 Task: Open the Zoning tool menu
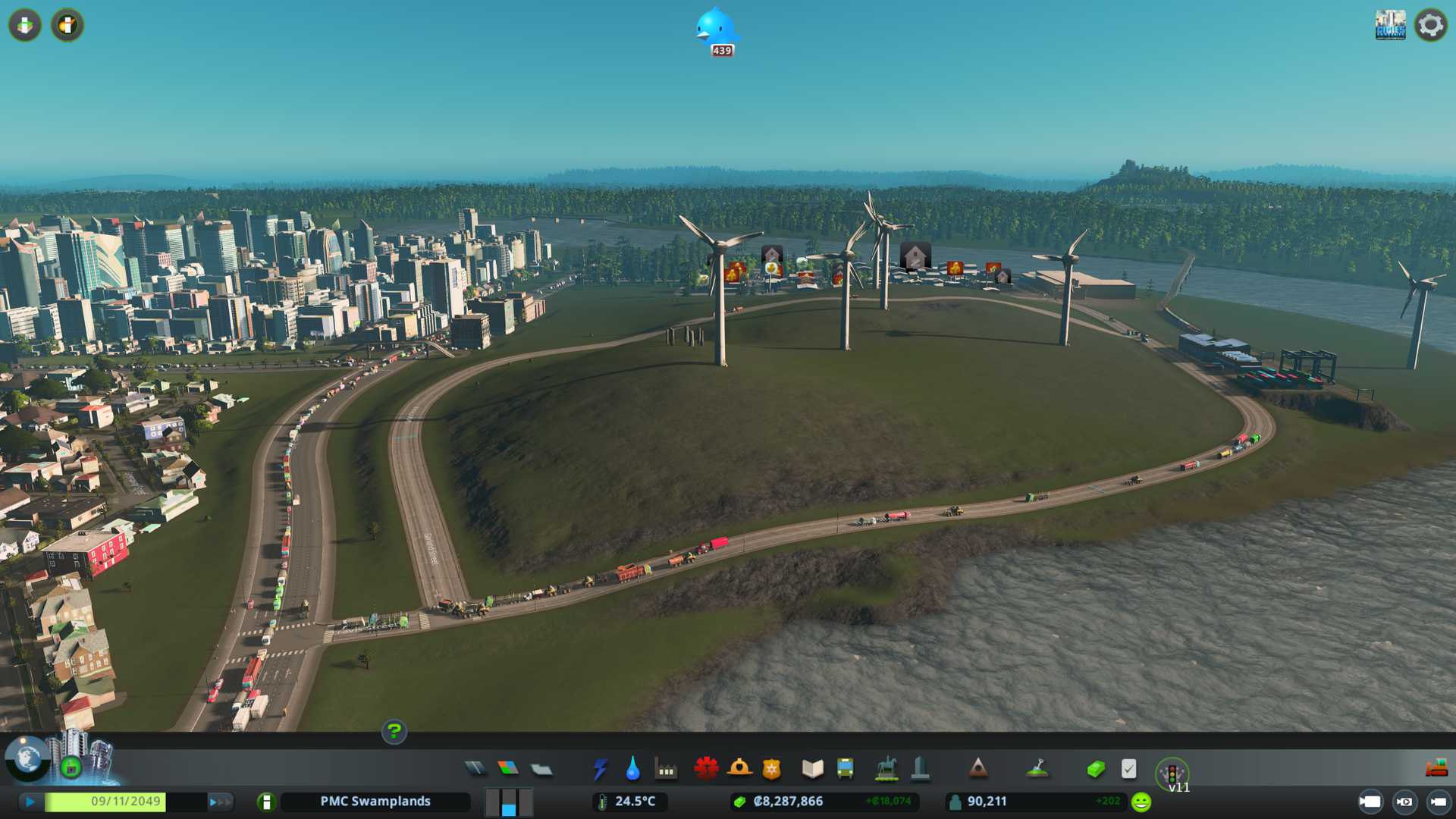click(x=508, y=769)
